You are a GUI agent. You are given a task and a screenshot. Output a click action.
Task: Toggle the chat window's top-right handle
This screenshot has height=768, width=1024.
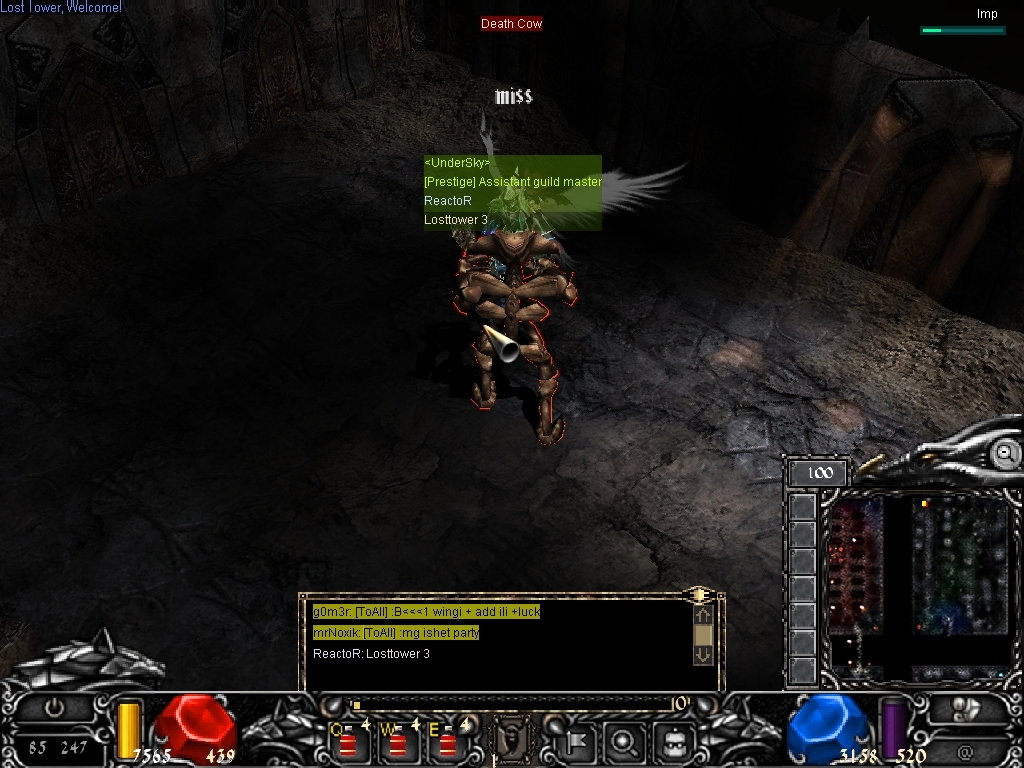tap(701, 595)
